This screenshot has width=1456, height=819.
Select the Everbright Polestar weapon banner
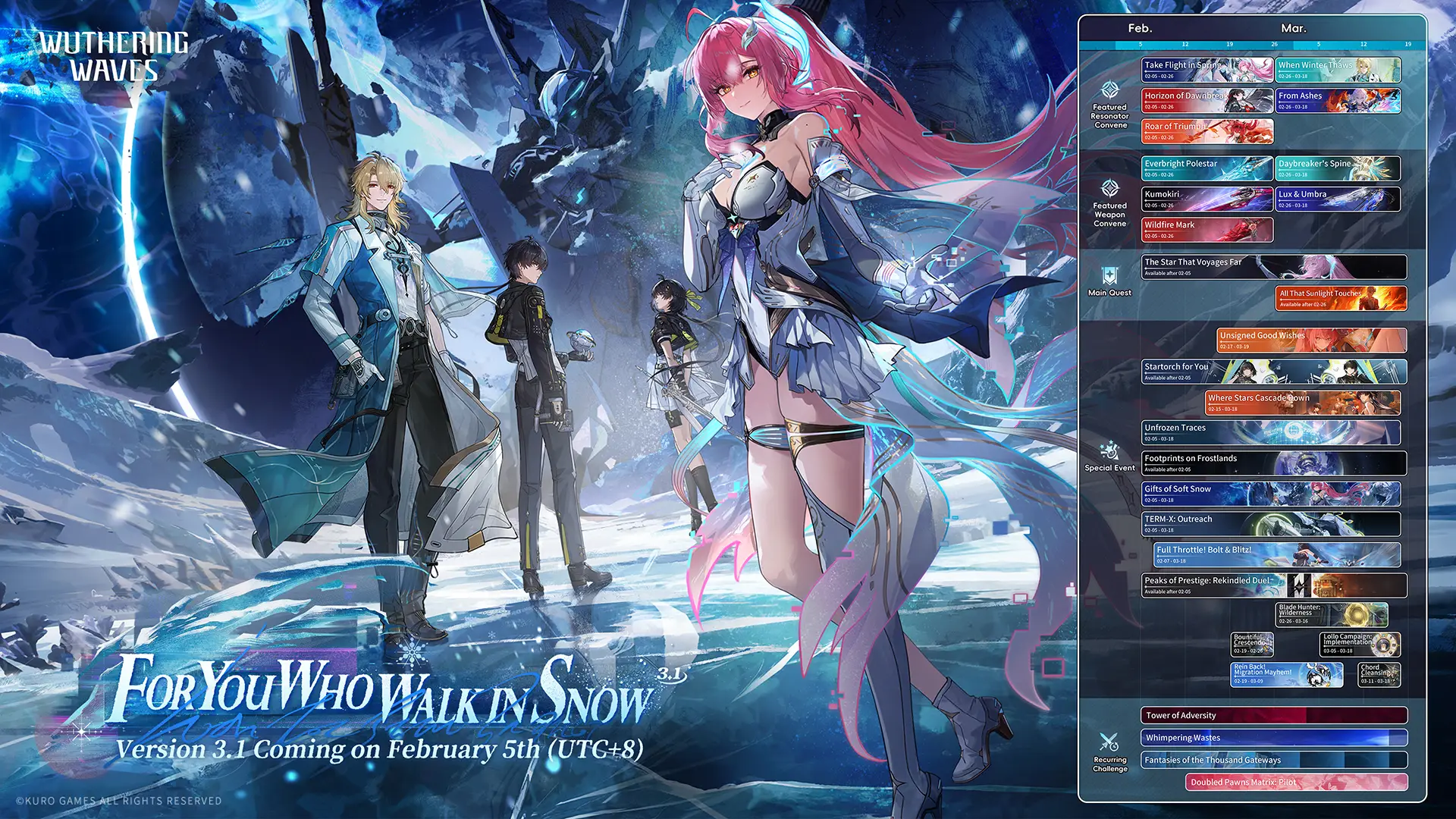pyautogui.click(x=1207, y=168)
